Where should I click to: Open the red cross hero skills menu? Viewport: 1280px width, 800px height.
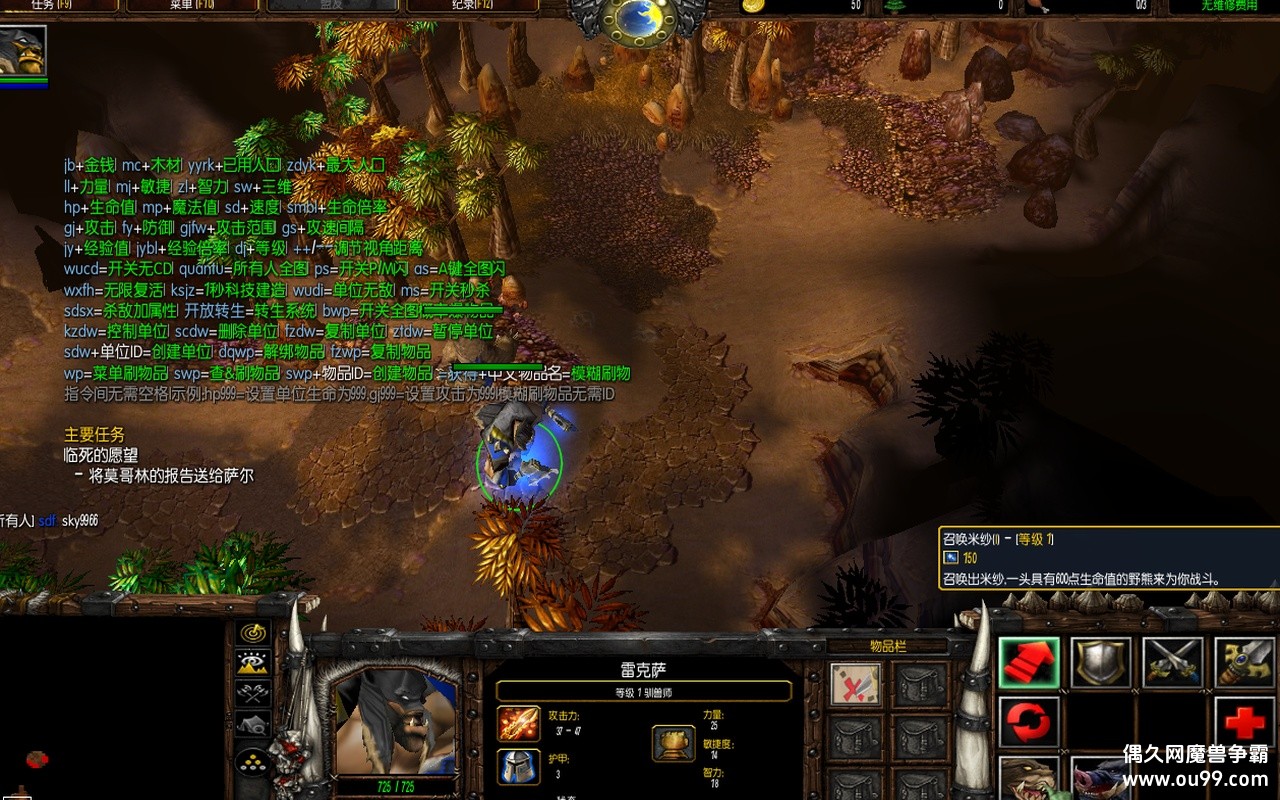[1244, 722]
